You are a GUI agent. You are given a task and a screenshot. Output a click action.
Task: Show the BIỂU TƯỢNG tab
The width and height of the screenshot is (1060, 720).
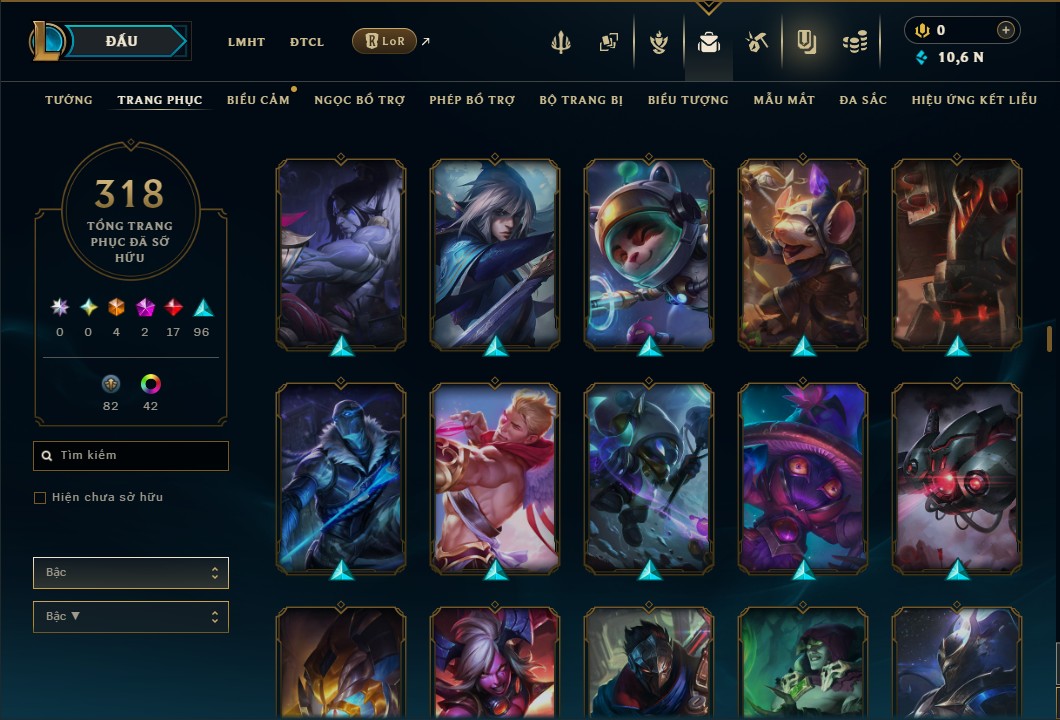(x=688, y=100)
